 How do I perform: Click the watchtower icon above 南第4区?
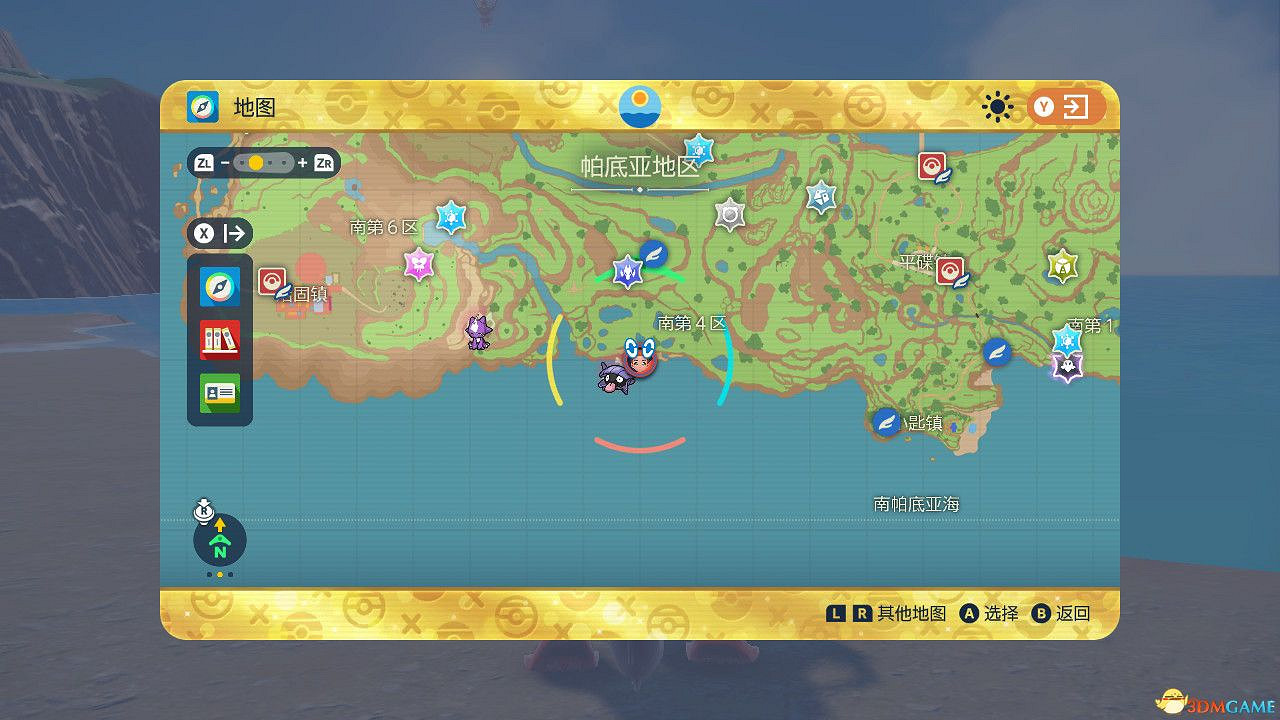730,213
